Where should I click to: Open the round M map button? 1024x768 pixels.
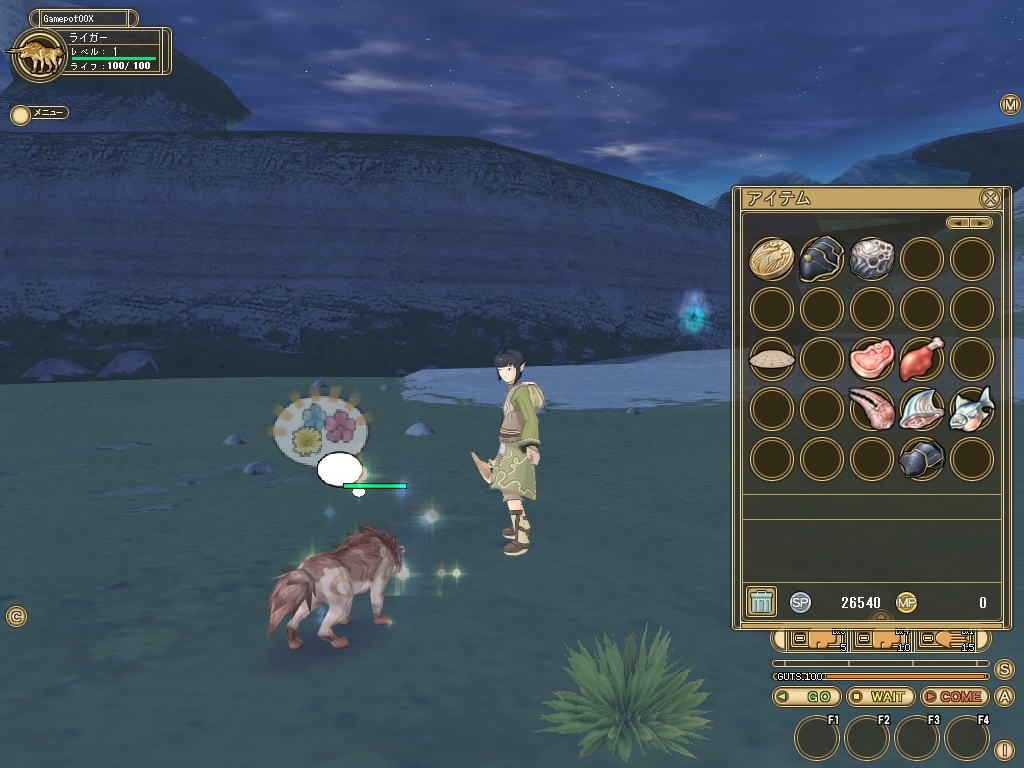coord(1009,105)
